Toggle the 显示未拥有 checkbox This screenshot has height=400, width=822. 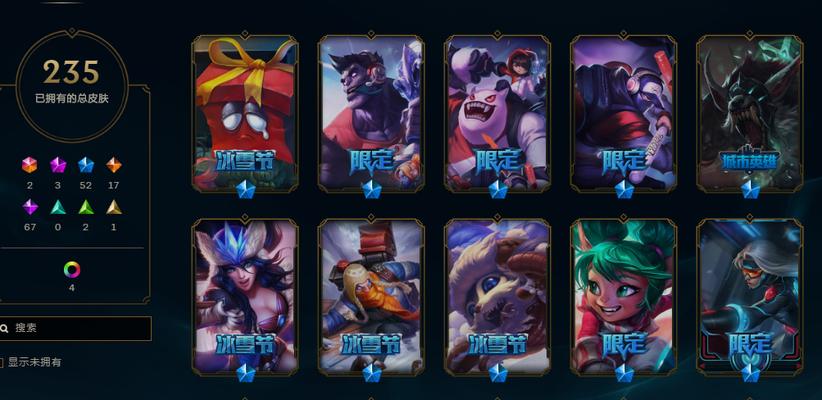tap(2, 362)
